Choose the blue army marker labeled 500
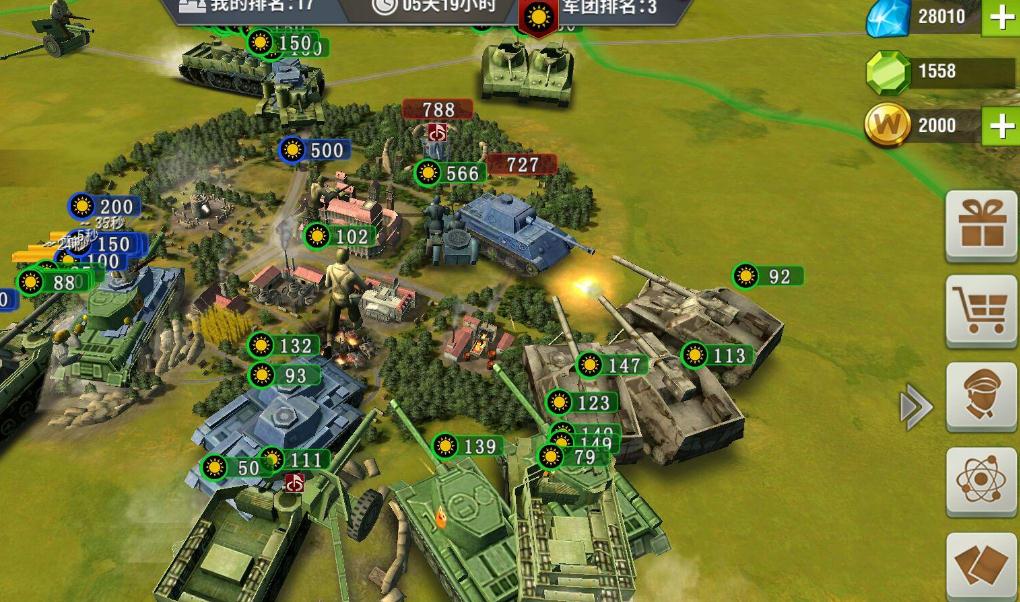This screenshot has width=1020, height=602. point(314,150)
